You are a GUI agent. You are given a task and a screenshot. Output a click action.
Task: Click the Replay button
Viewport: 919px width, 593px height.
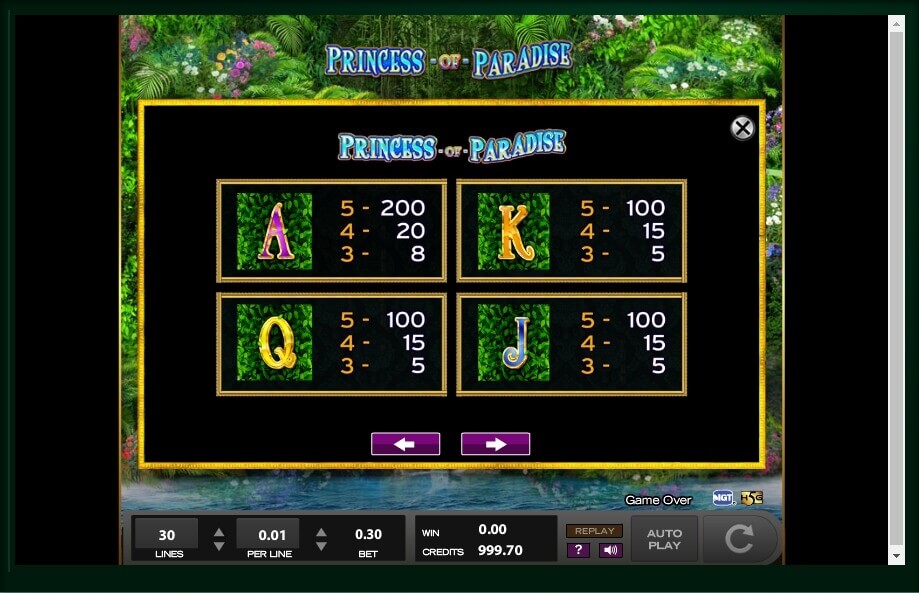pyautogui.click(x=594, y=531)
